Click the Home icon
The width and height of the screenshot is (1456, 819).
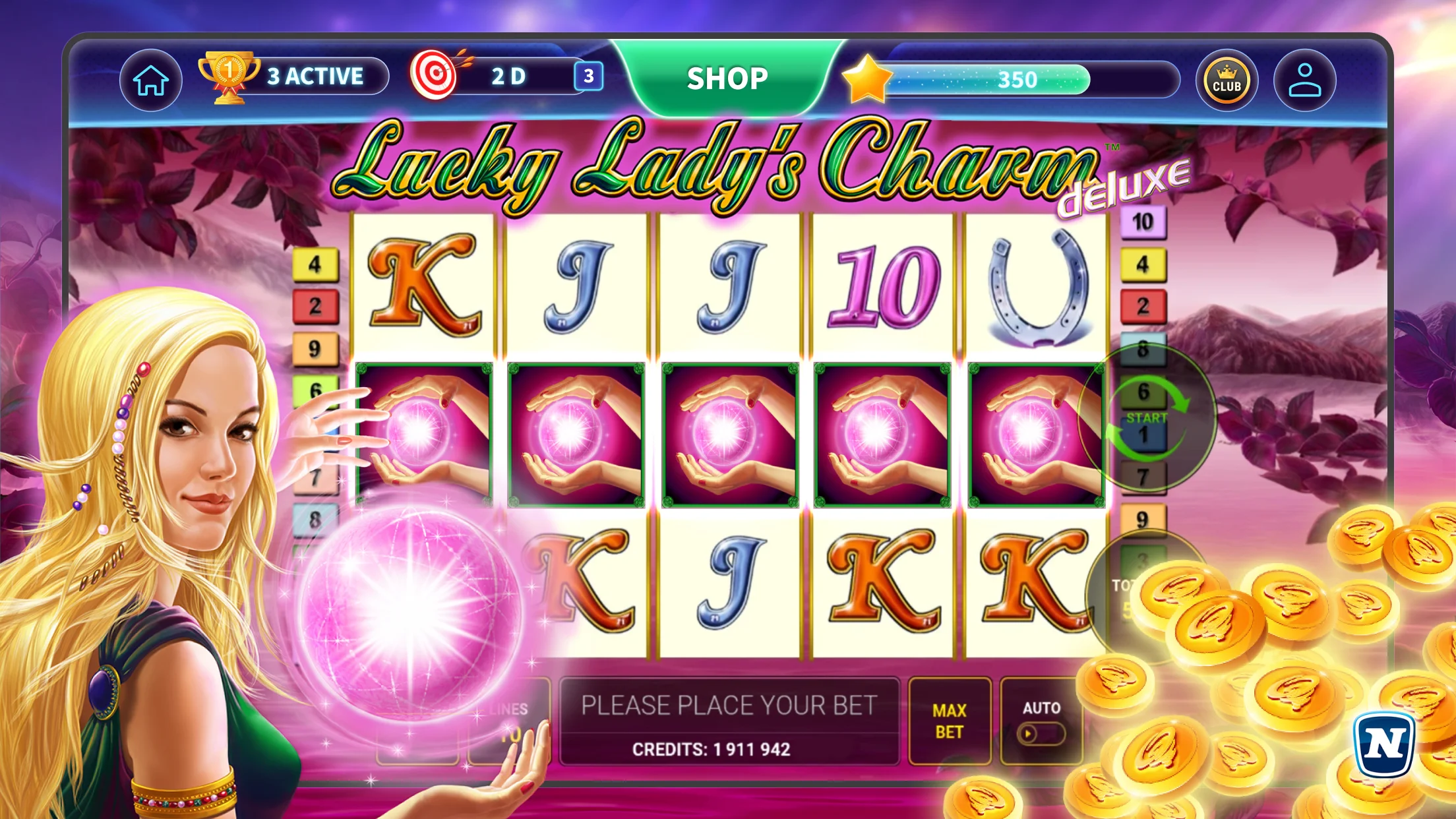click(x=150, y=79)
